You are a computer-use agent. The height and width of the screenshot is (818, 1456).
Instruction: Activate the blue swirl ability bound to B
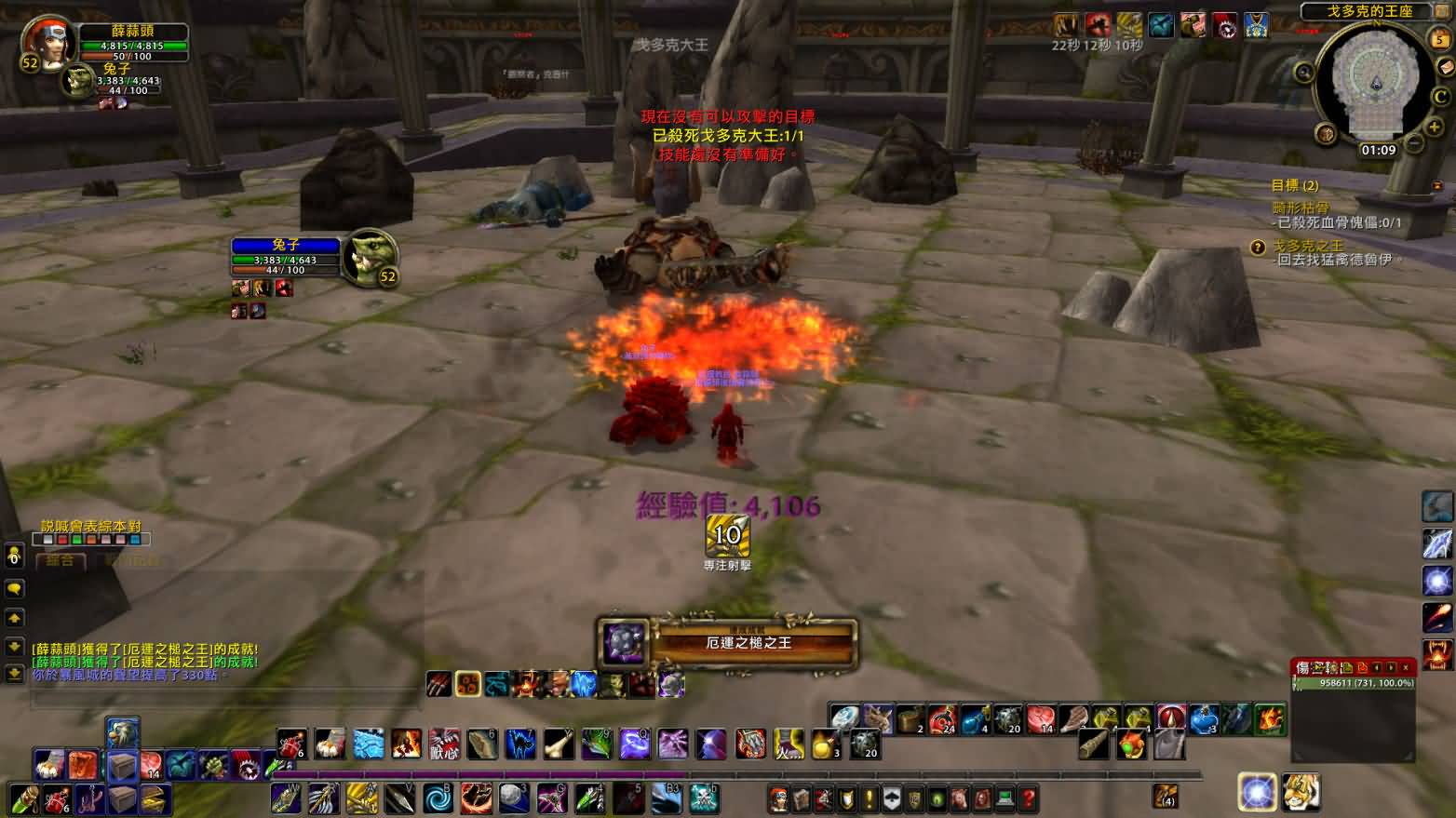[x=437, y=798]
